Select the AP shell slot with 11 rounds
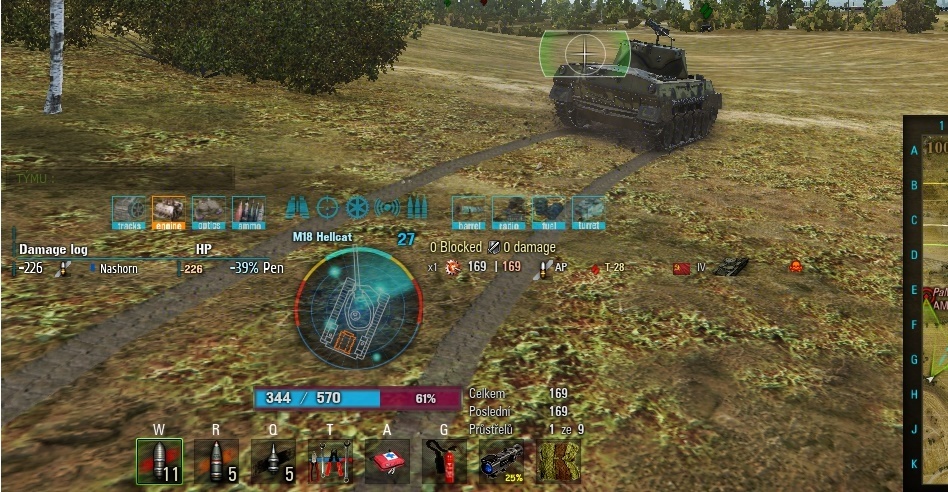This screenshot has width=948, height=492. pos(159,462)
